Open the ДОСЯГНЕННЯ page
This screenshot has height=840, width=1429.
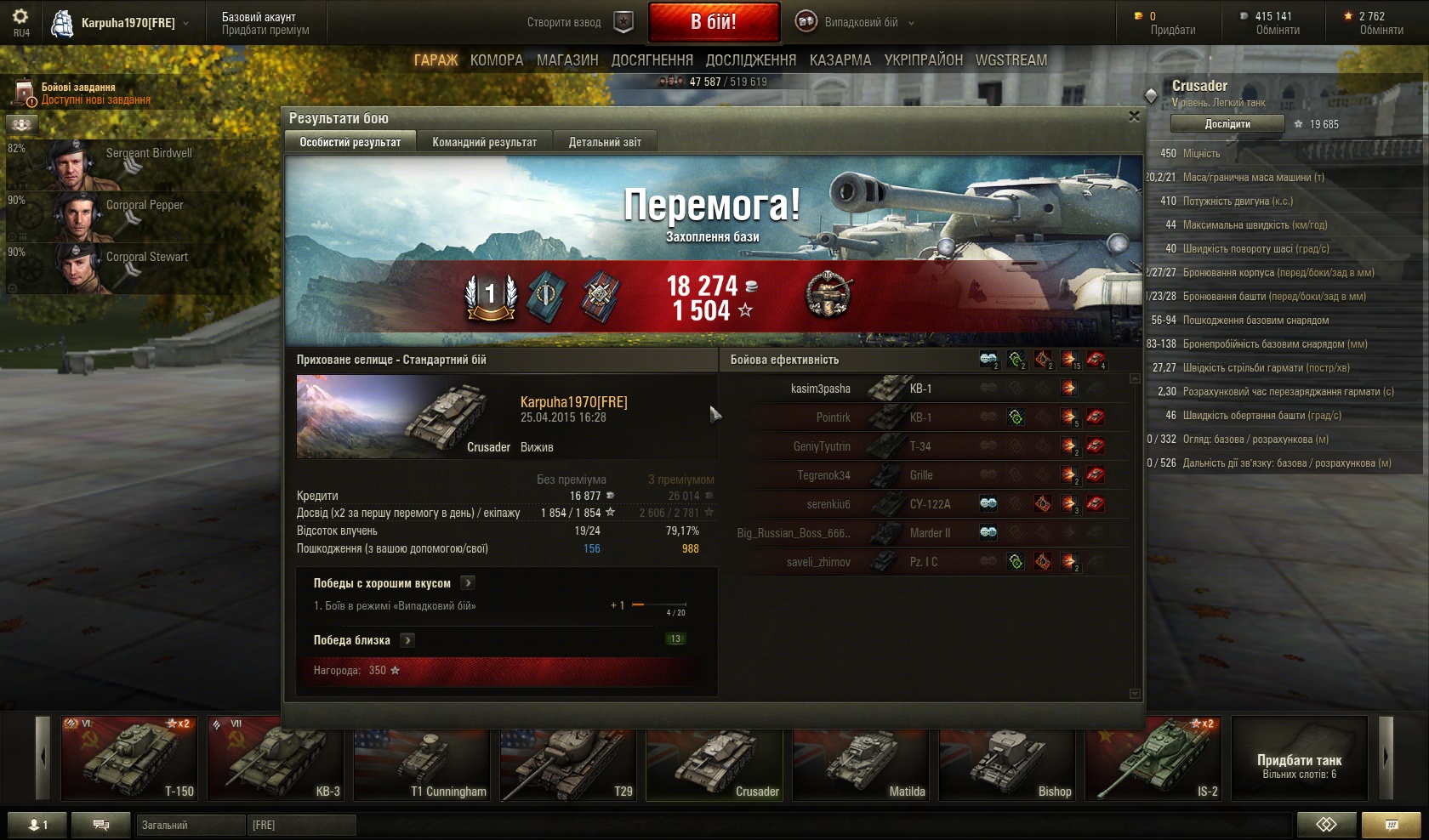click(x=652, y=60)
